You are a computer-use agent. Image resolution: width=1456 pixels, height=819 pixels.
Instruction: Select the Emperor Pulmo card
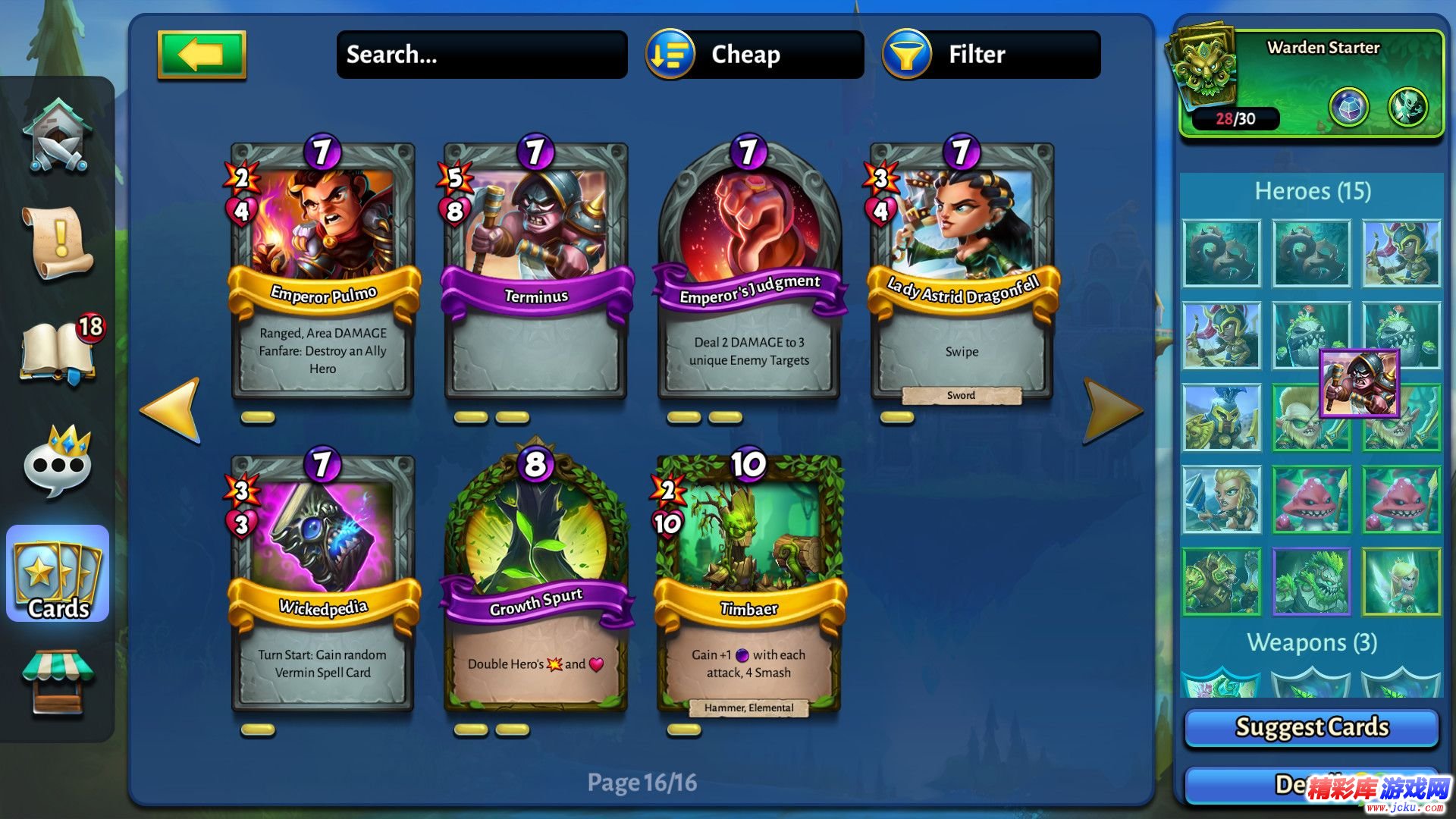click(322, 273)
